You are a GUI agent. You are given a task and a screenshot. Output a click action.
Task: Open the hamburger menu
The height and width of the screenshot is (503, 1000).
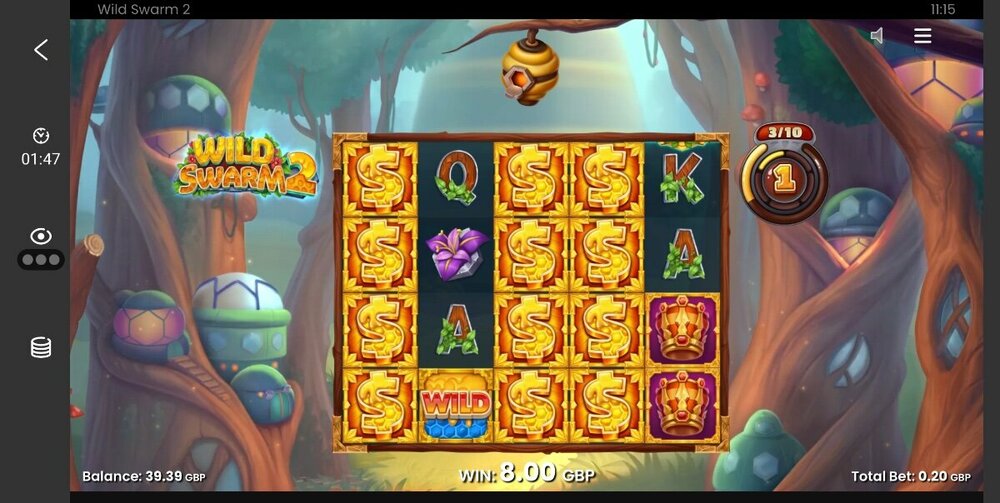pos(922,36)
